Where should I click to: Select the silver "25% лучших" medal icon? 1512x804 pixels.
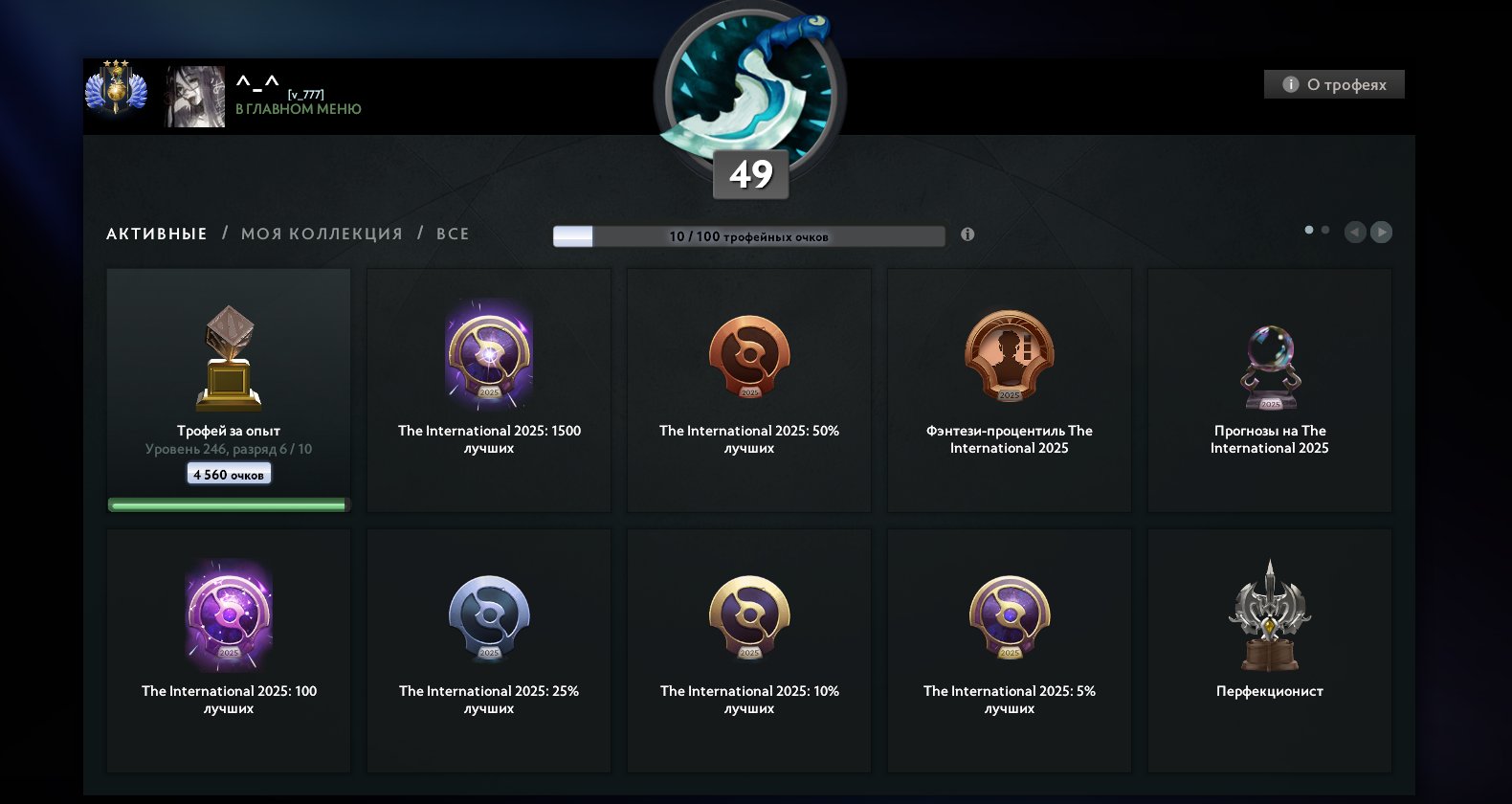point(488,616)
